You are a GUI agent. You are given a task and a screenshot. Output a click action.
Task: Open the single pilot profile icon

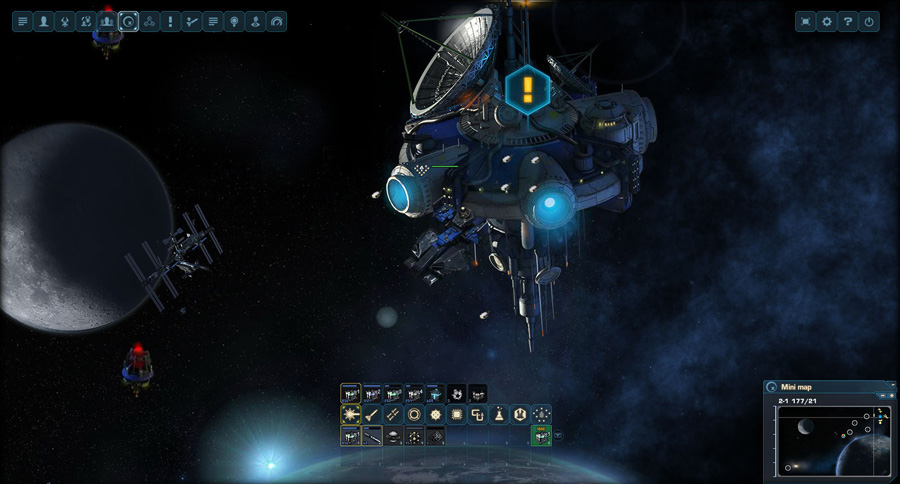tap(44, 21)
